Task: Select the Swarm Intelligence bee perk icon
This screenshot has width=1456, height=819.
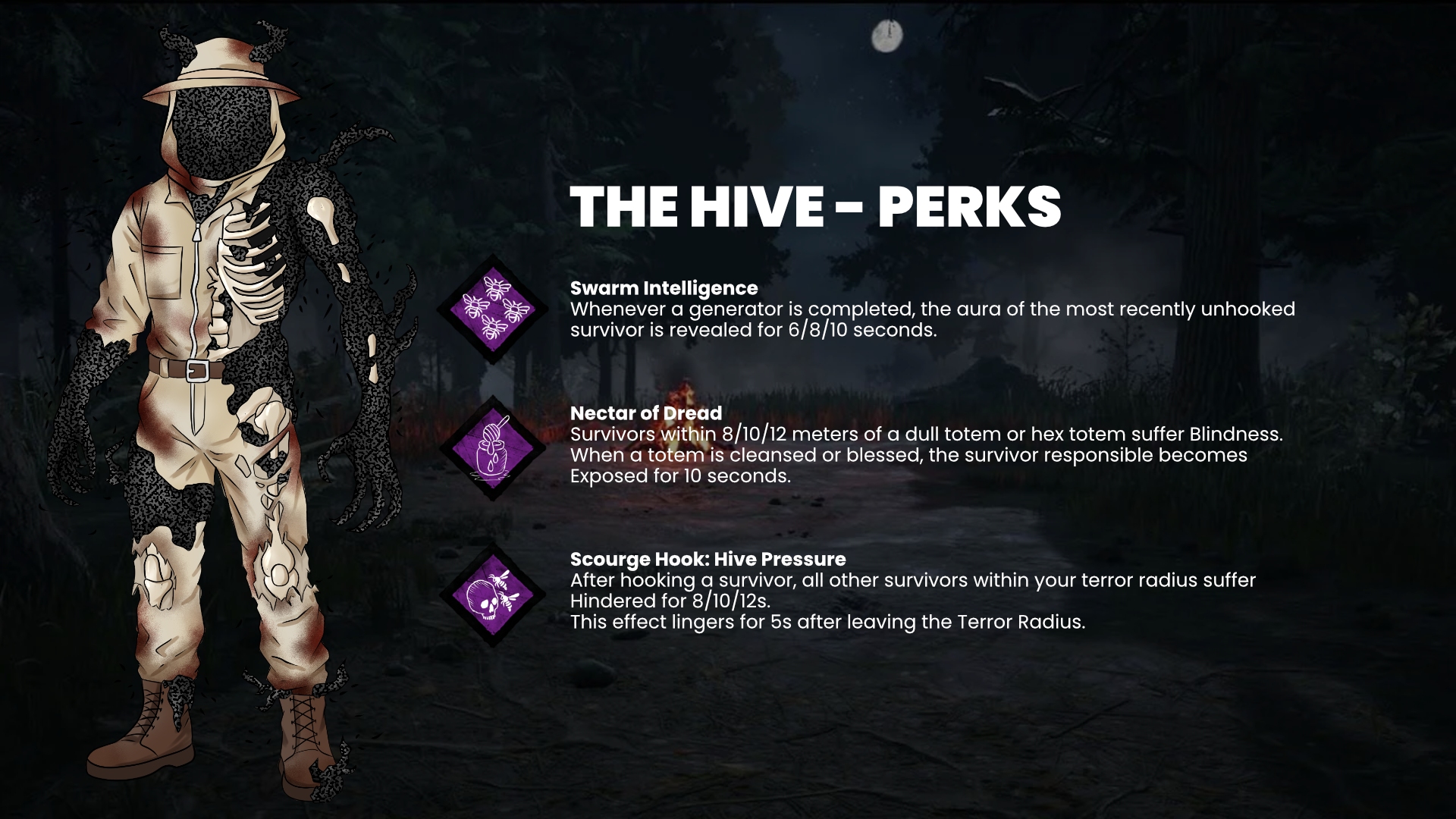Action: pyautogui.click(x=492, y=309)
